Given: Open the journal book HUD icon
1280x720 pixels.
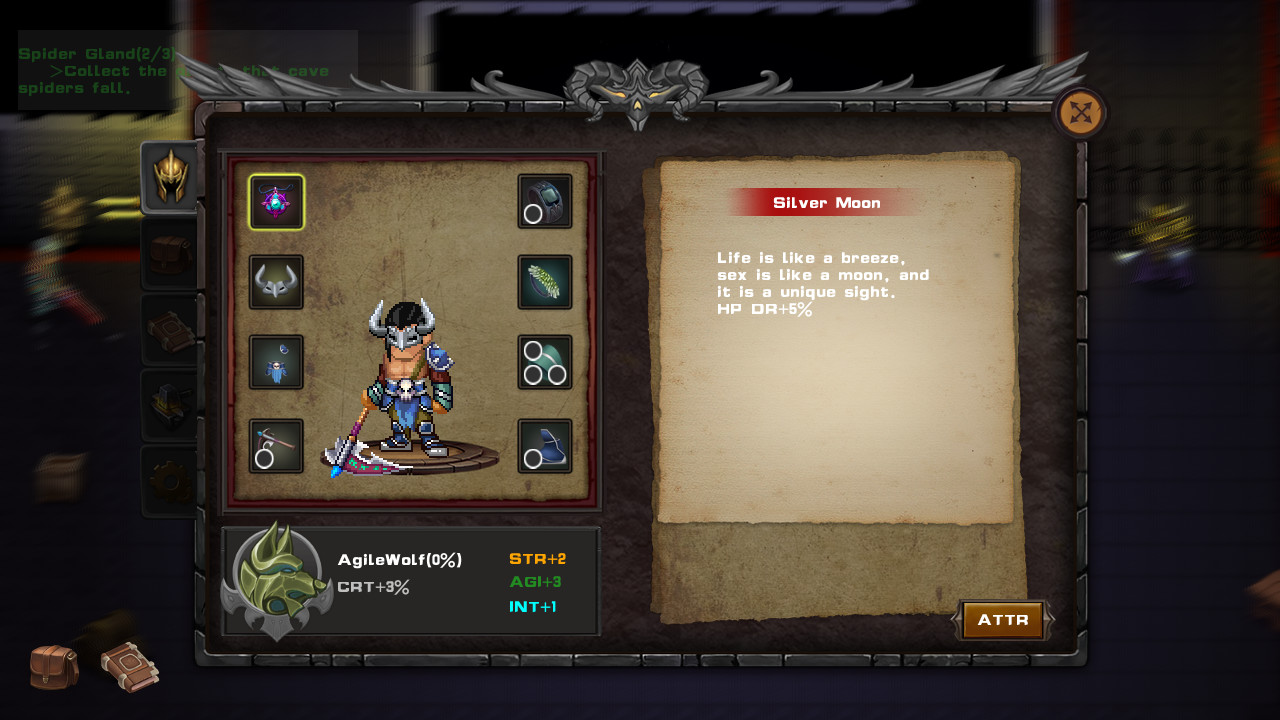Looking at the screenshot, I should click(x=129, y=667).
